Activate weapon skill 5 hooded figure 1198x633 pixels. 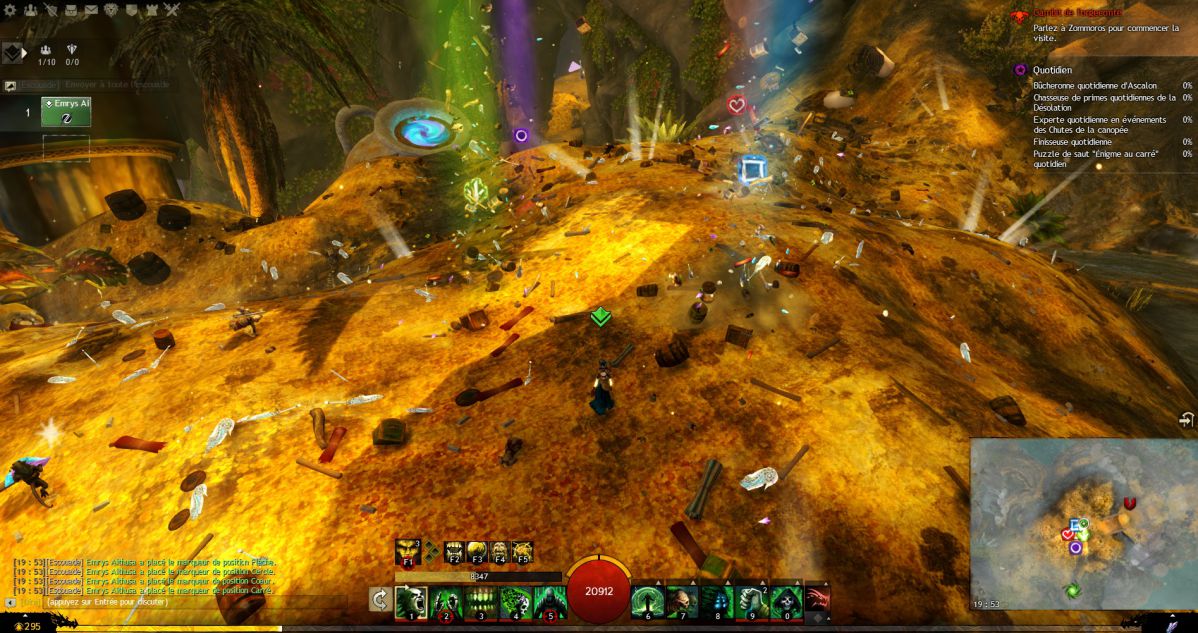coord(549,601)
